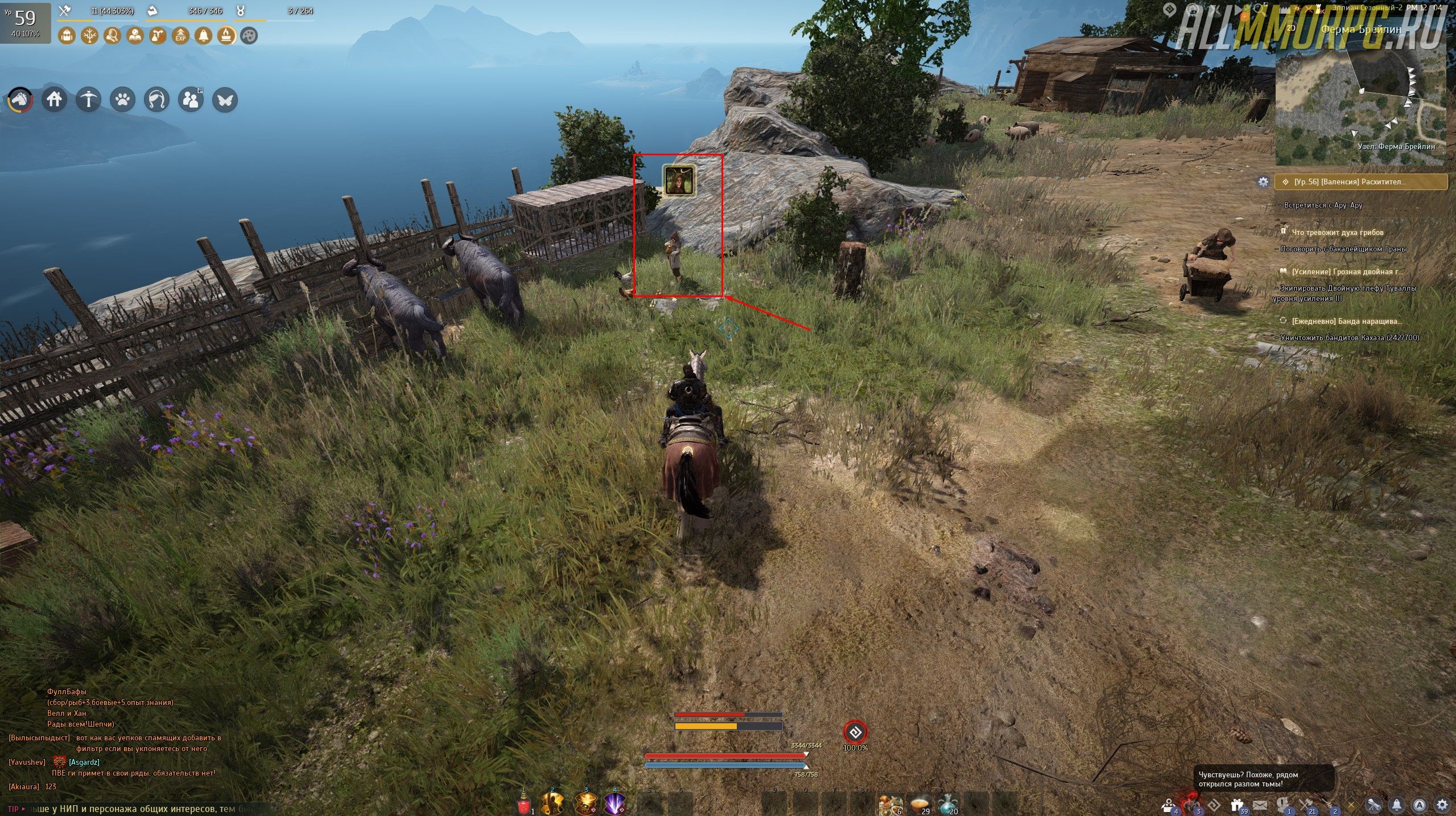1456x816 pixels.
Task: Click the bottom-right bell notifications icon
Action: pyautogui.click(x=1397, y=805)
